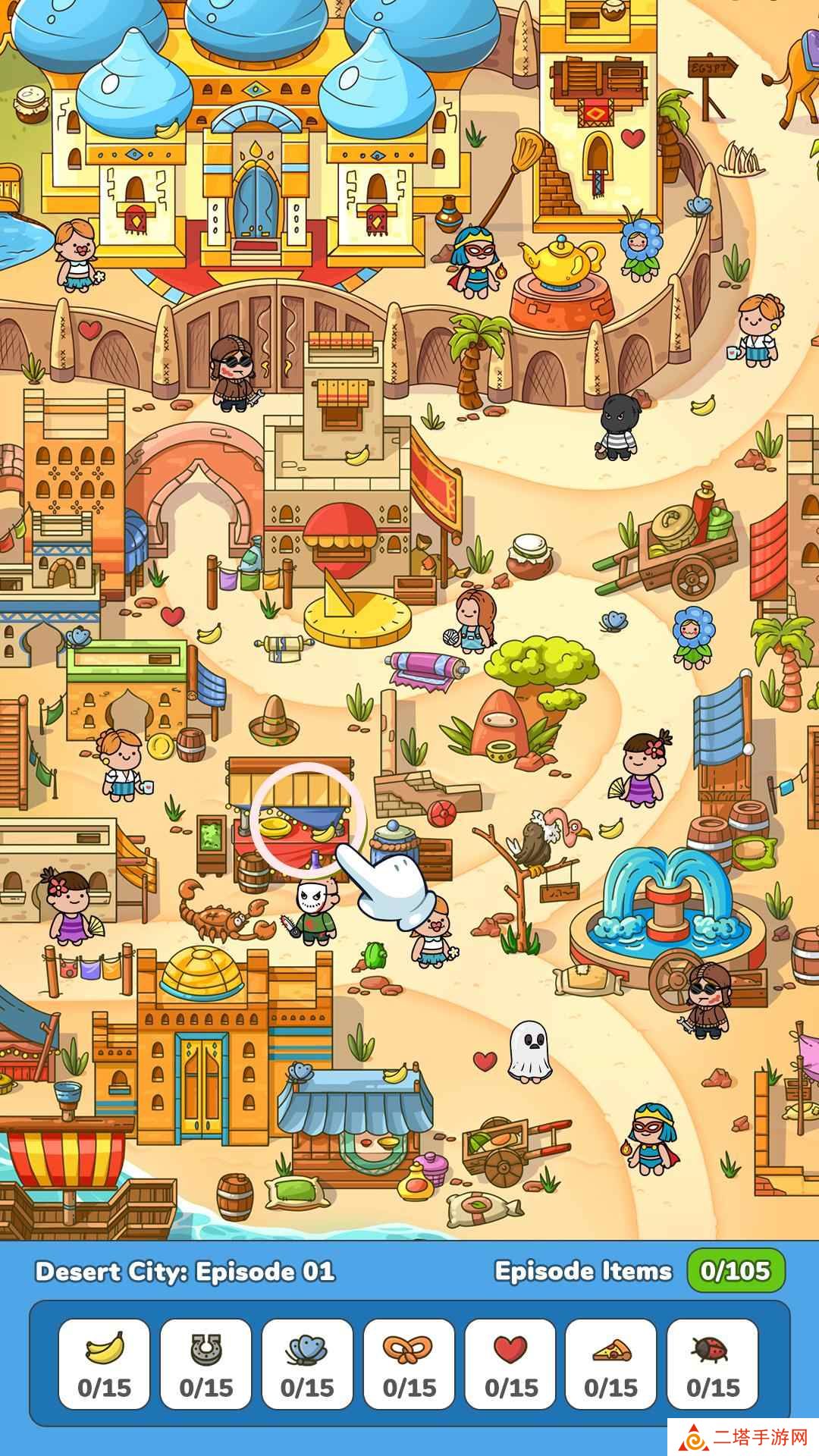The width and height of the screenshot is (819, 1456).
Task: Select the pizza slice item tracker
Action: point(611,1363)
